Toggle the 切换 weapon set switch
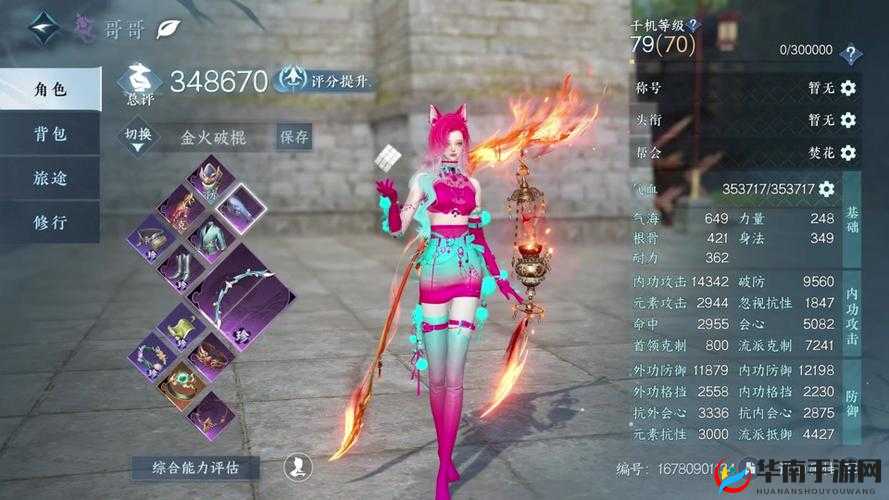Image resolution: width=889 pixels, height=500 pixels. tap(138, 135)
